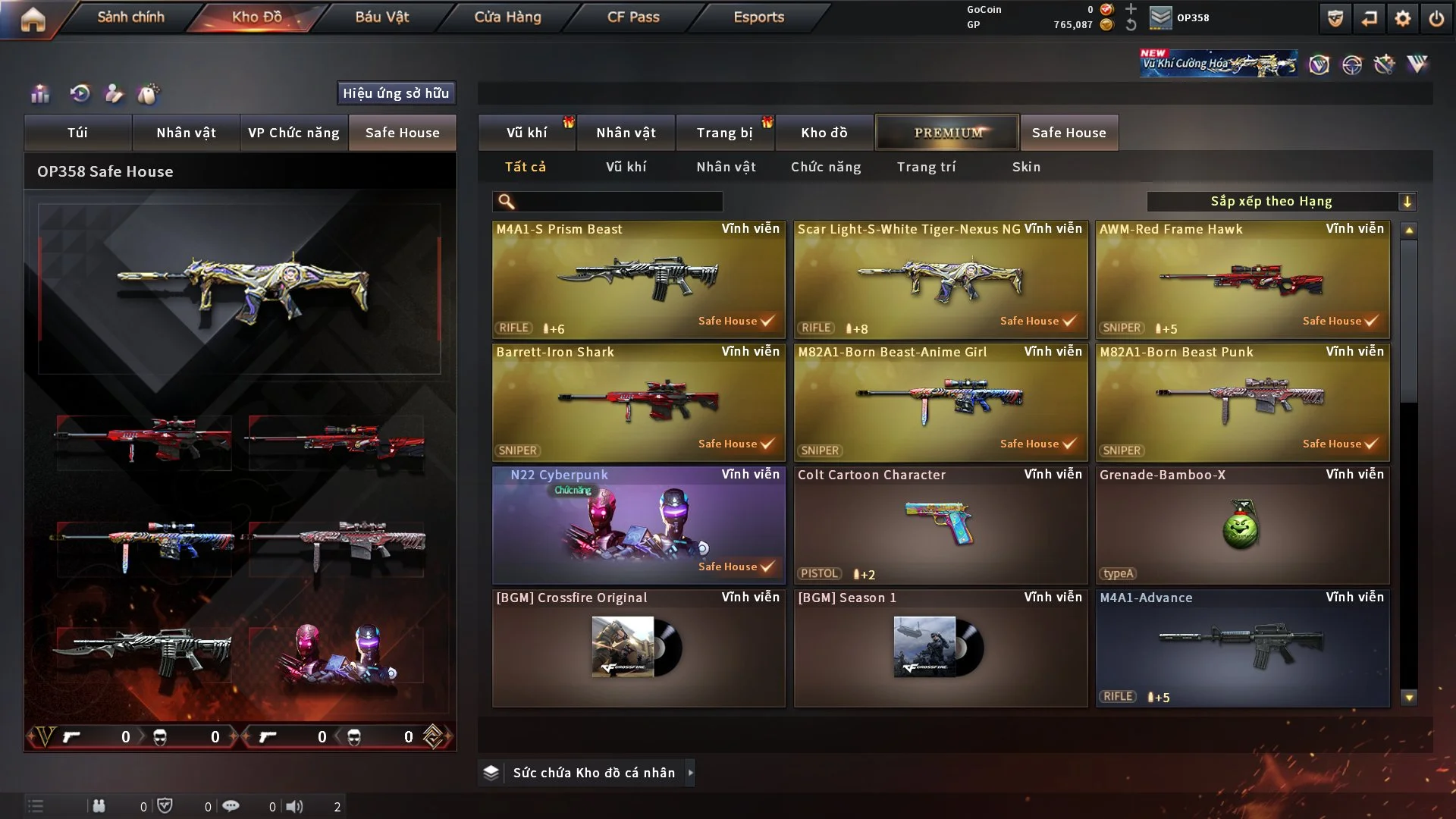Choose the Barrett-Iron Shark sniper card
1456x819 pixels.
click(639, 403)
